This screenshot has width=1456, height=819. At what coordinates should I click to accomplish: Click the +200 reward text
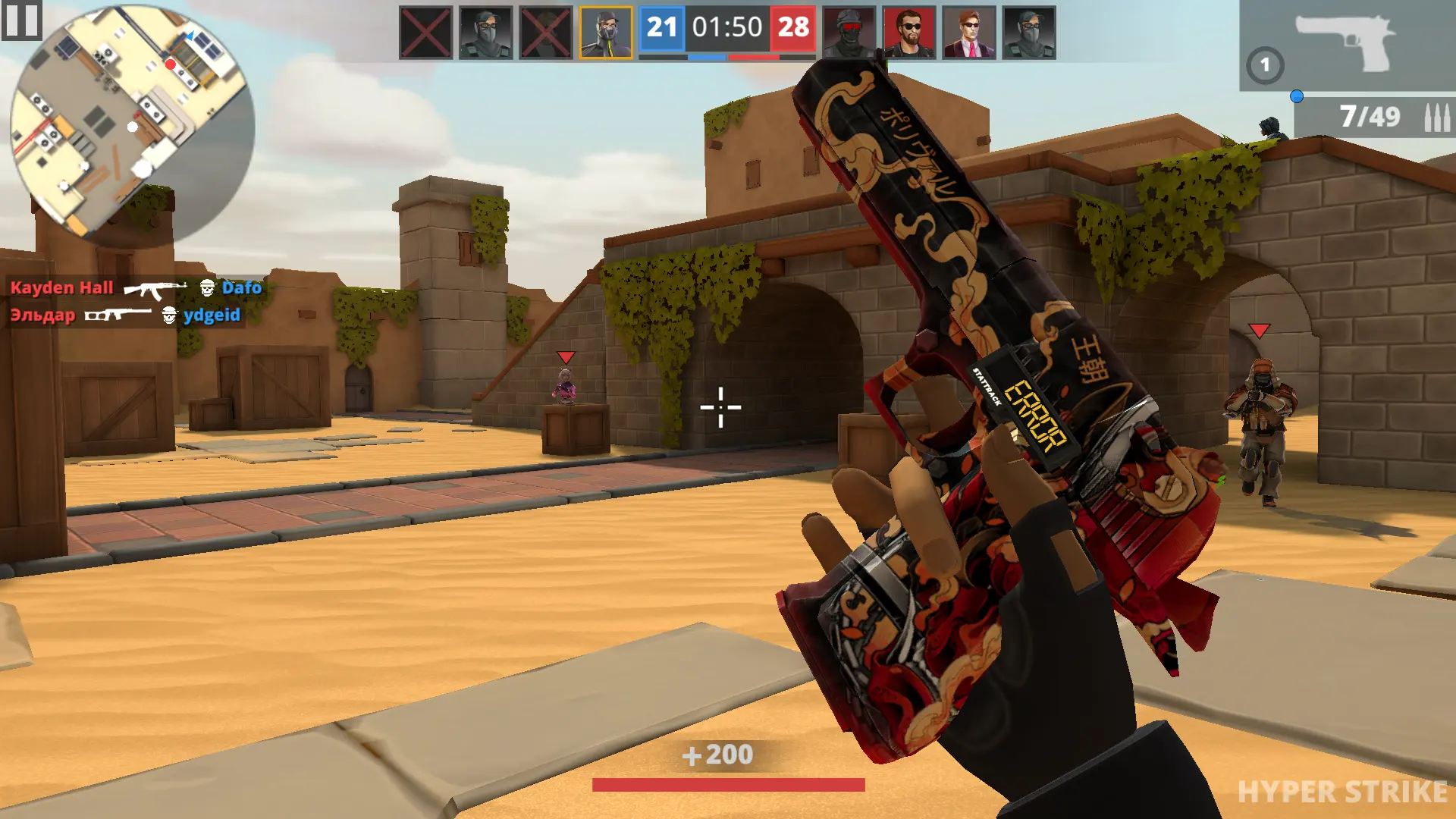pos(719,755)
